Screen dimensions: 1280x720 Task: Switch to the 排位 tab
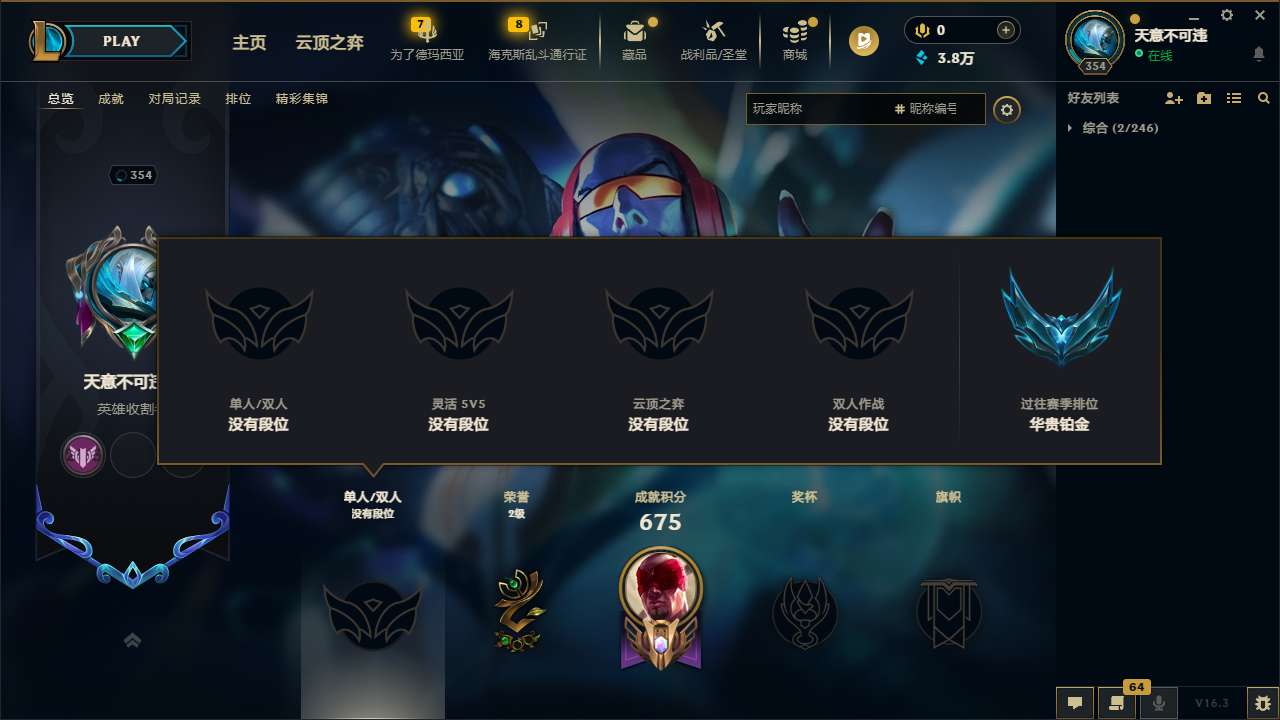[x=239, y=99]
